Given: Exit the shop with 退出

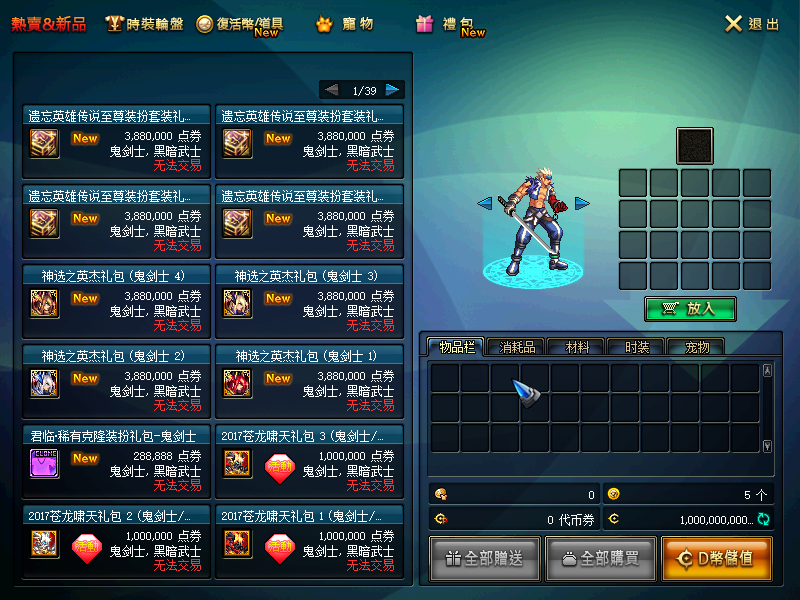Looking at the screenshot, I should 752,24.
